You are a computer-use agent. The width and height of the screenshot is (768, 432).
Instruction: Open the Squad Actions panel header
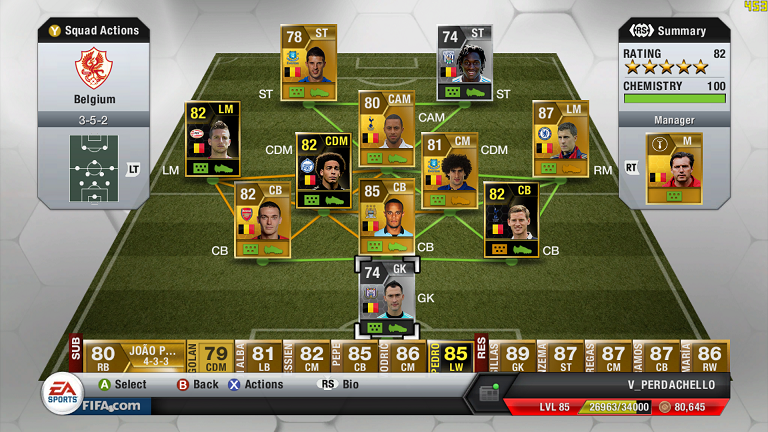tap(94, 31)
